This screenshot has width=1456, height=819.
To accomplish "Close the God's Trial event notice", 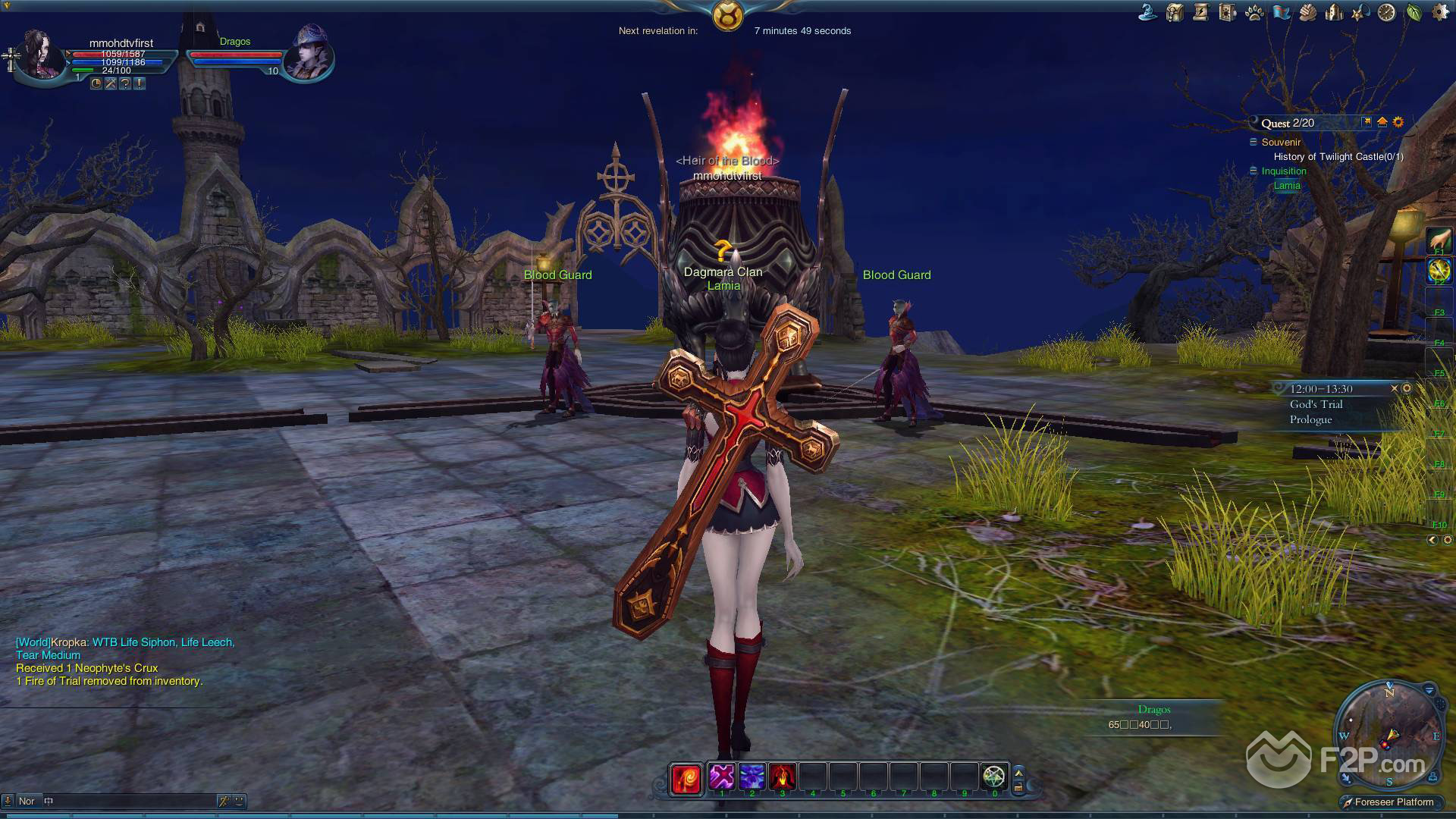I will 1394,388.
